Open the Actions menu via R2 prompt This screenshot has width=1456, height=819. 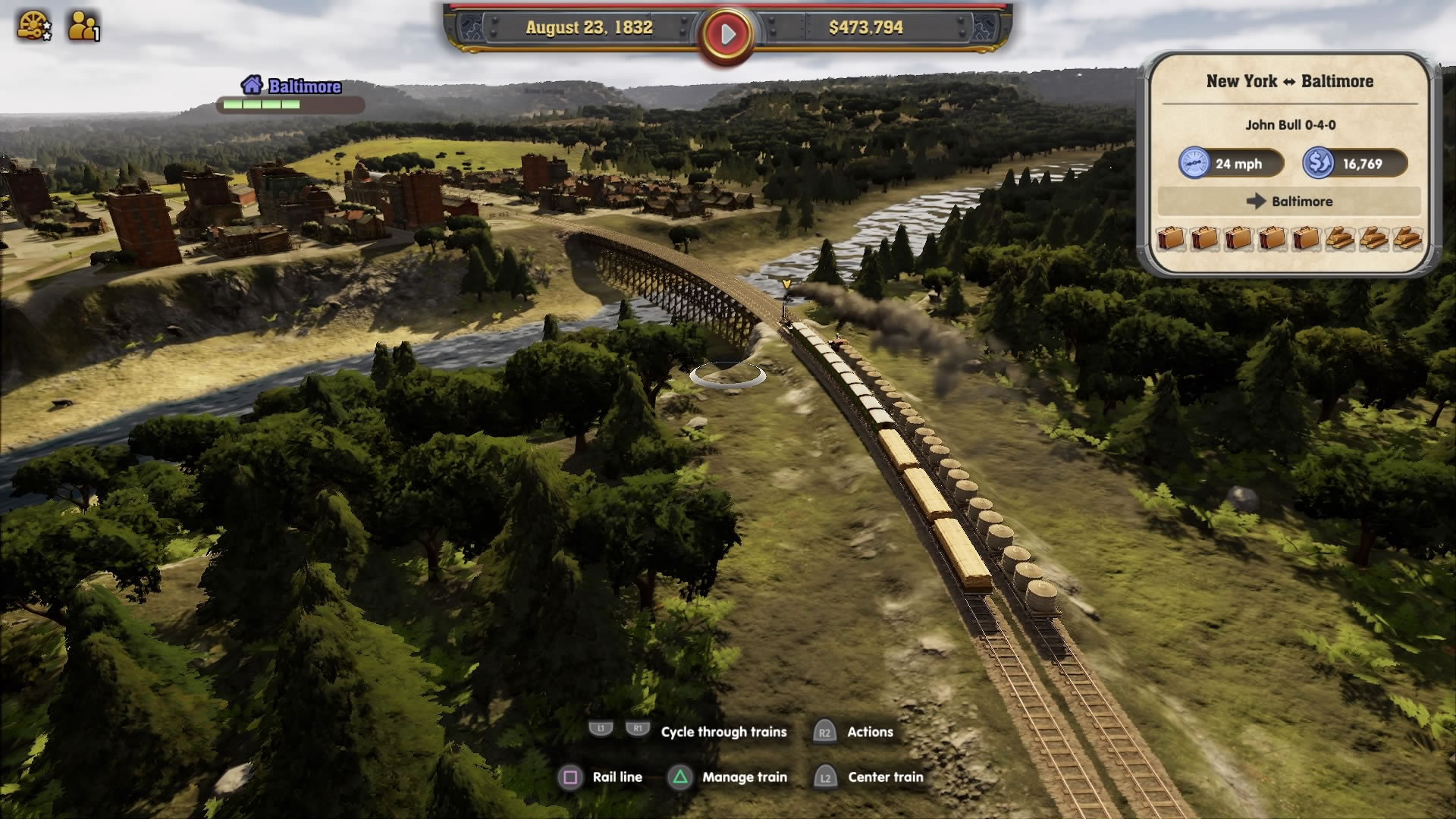(x=827, y=731)
